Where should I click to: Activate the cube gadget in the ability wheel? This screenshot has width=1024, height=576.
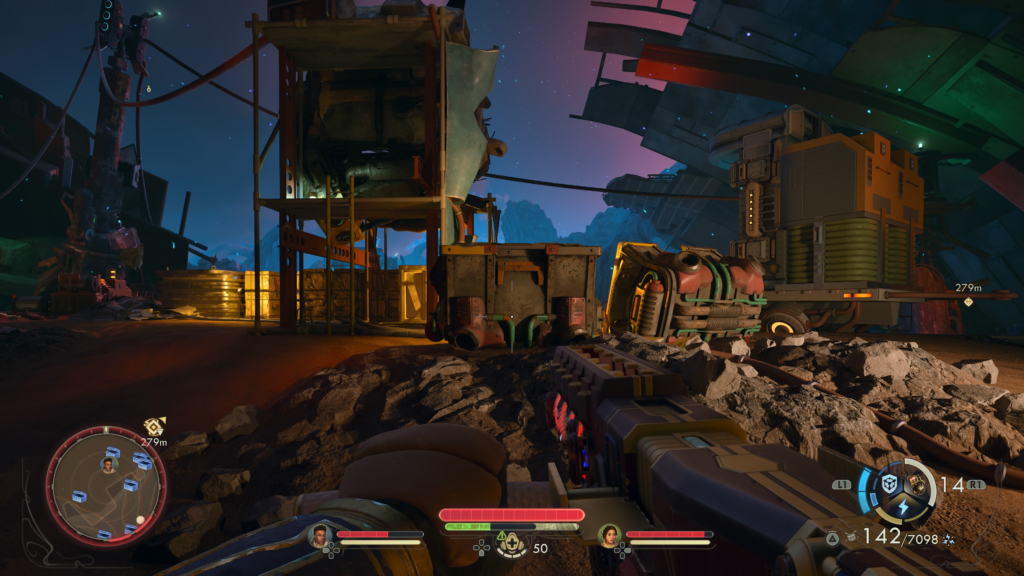pyautogui.click(x=888, y=484)
